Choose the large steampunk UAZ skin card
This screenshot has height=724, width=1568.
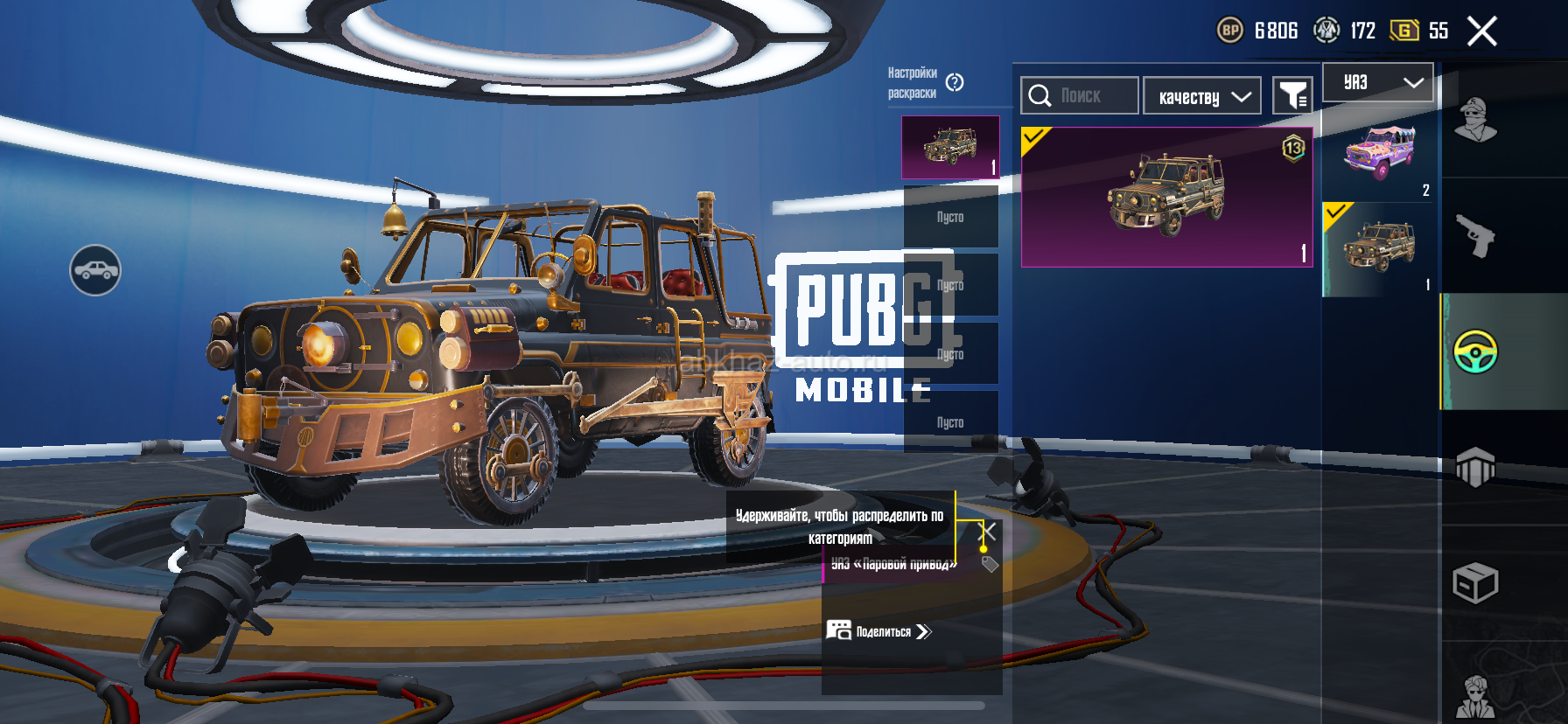coord(1166,197)
